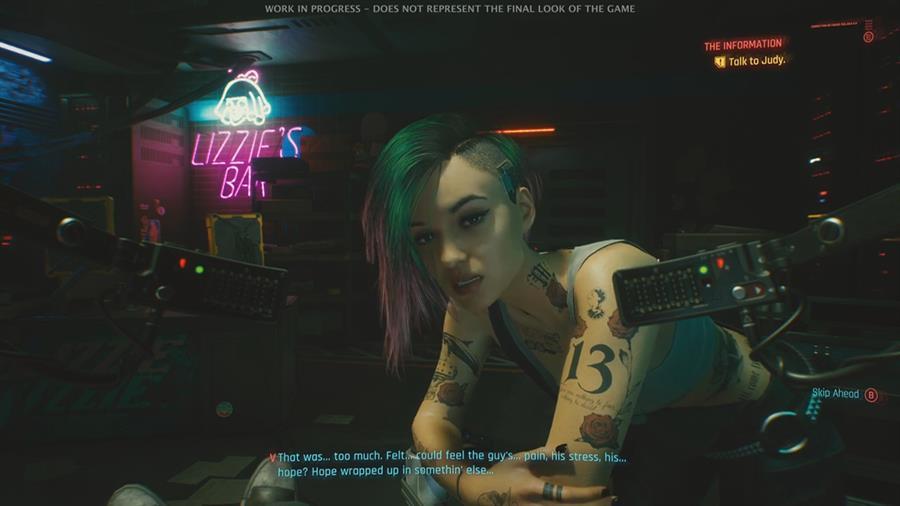Select the Talk to Judy objective
900x506 pixels.
[757, 61]
